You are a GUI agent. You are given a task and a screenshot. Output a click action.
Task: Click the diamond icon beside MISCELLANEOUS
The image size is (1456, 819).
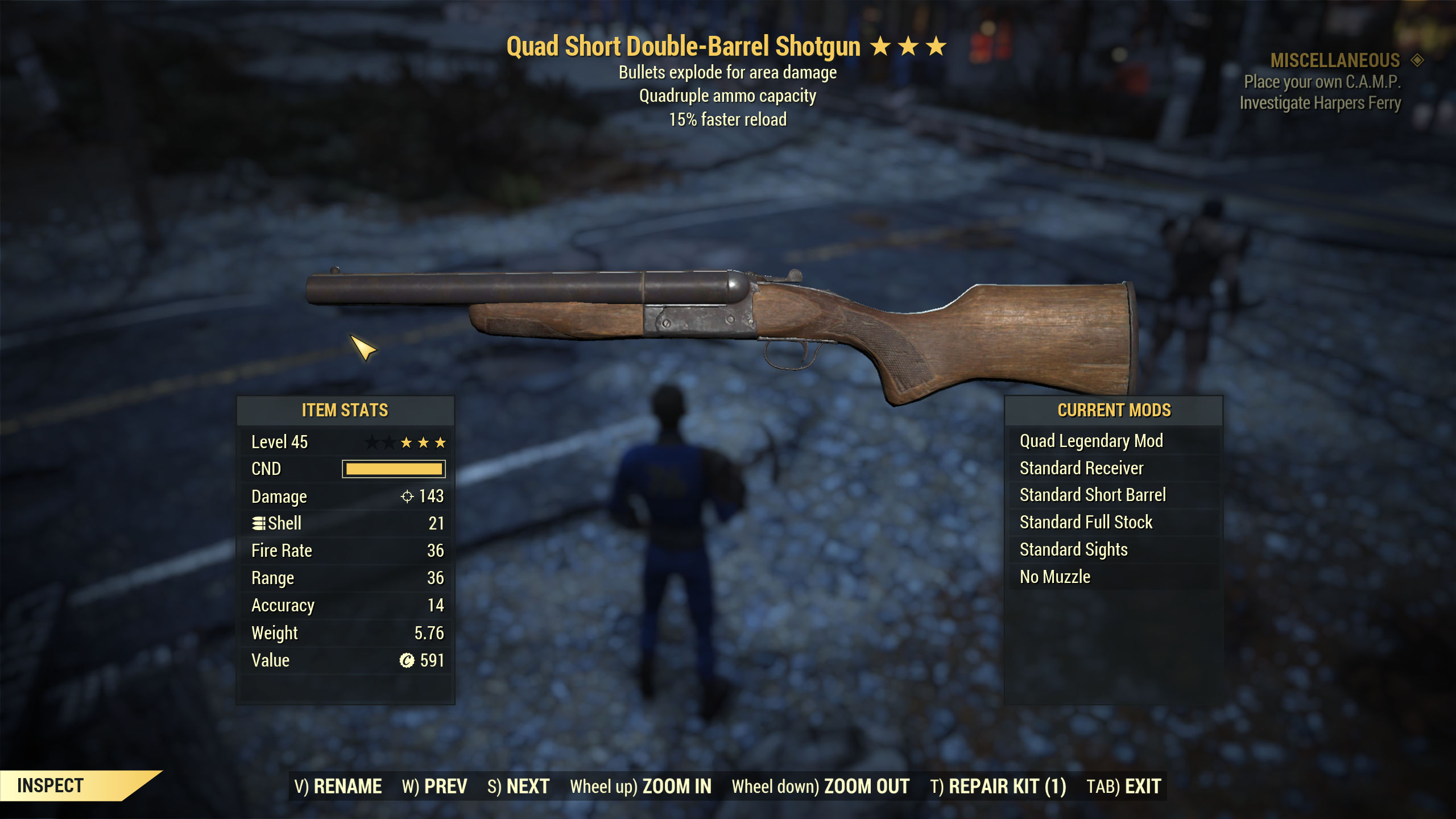[1420, 60]
